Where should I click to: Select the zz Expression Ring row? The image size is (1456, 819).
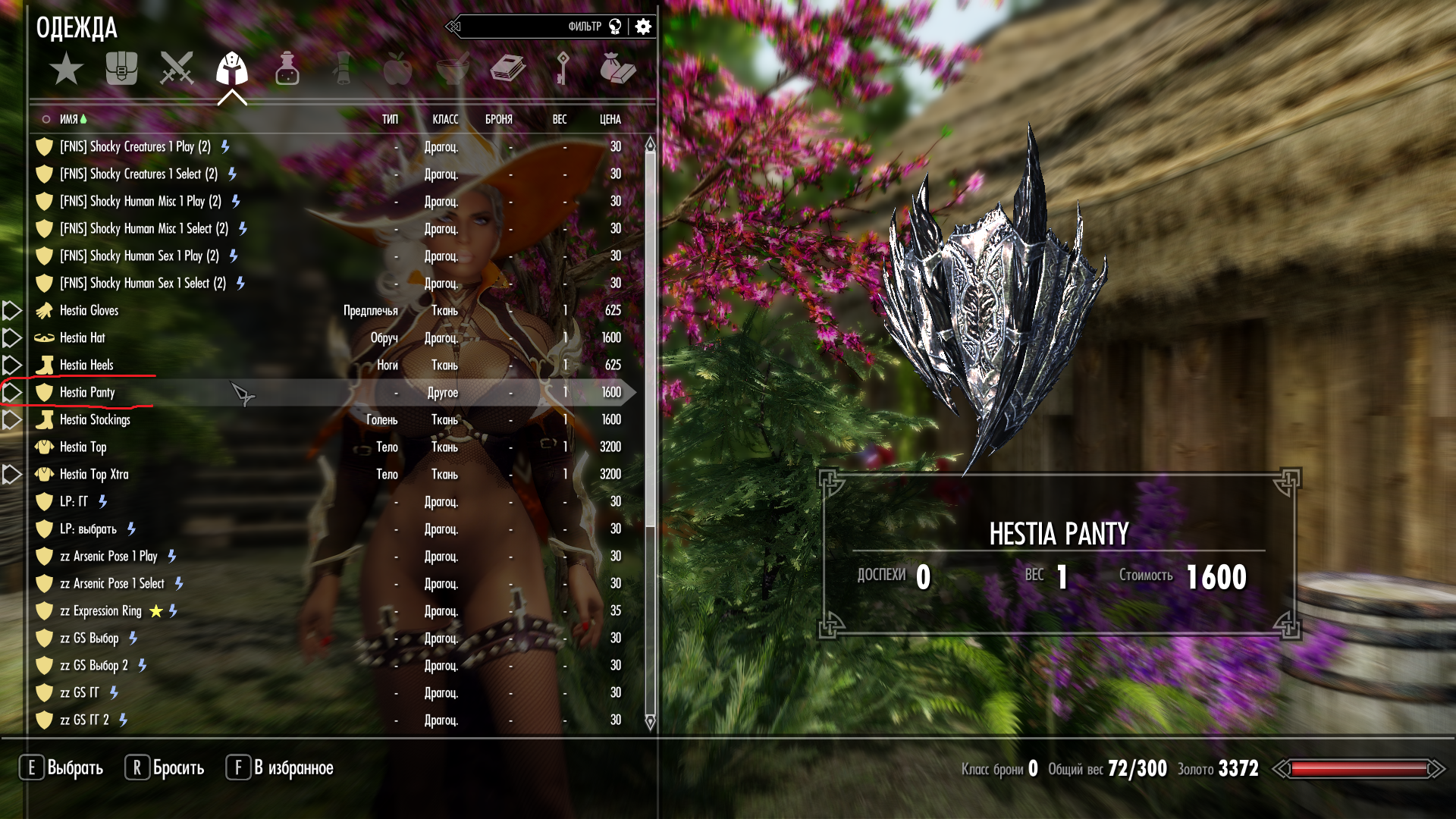click(100, 610)
